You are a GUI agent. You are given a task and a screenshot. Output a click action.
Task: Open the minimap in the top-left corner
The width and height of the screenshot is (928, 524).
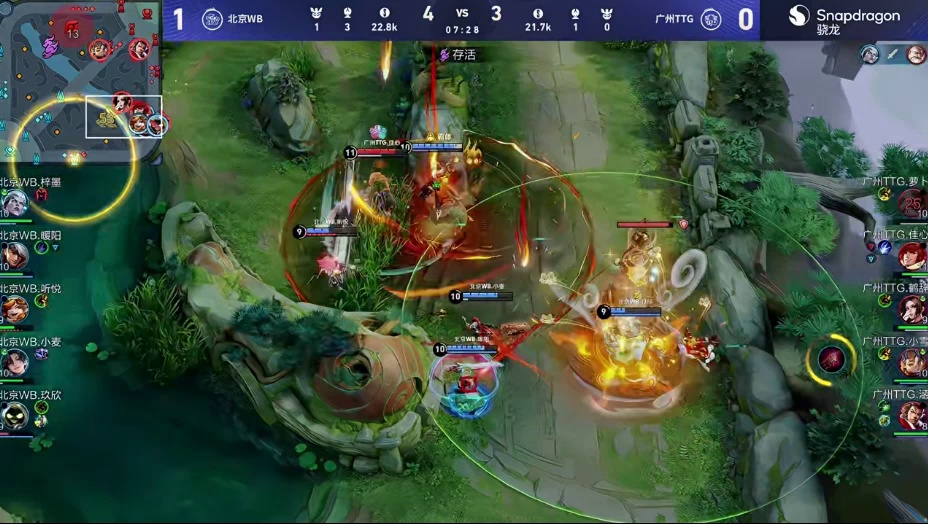[x=80, y=80]
